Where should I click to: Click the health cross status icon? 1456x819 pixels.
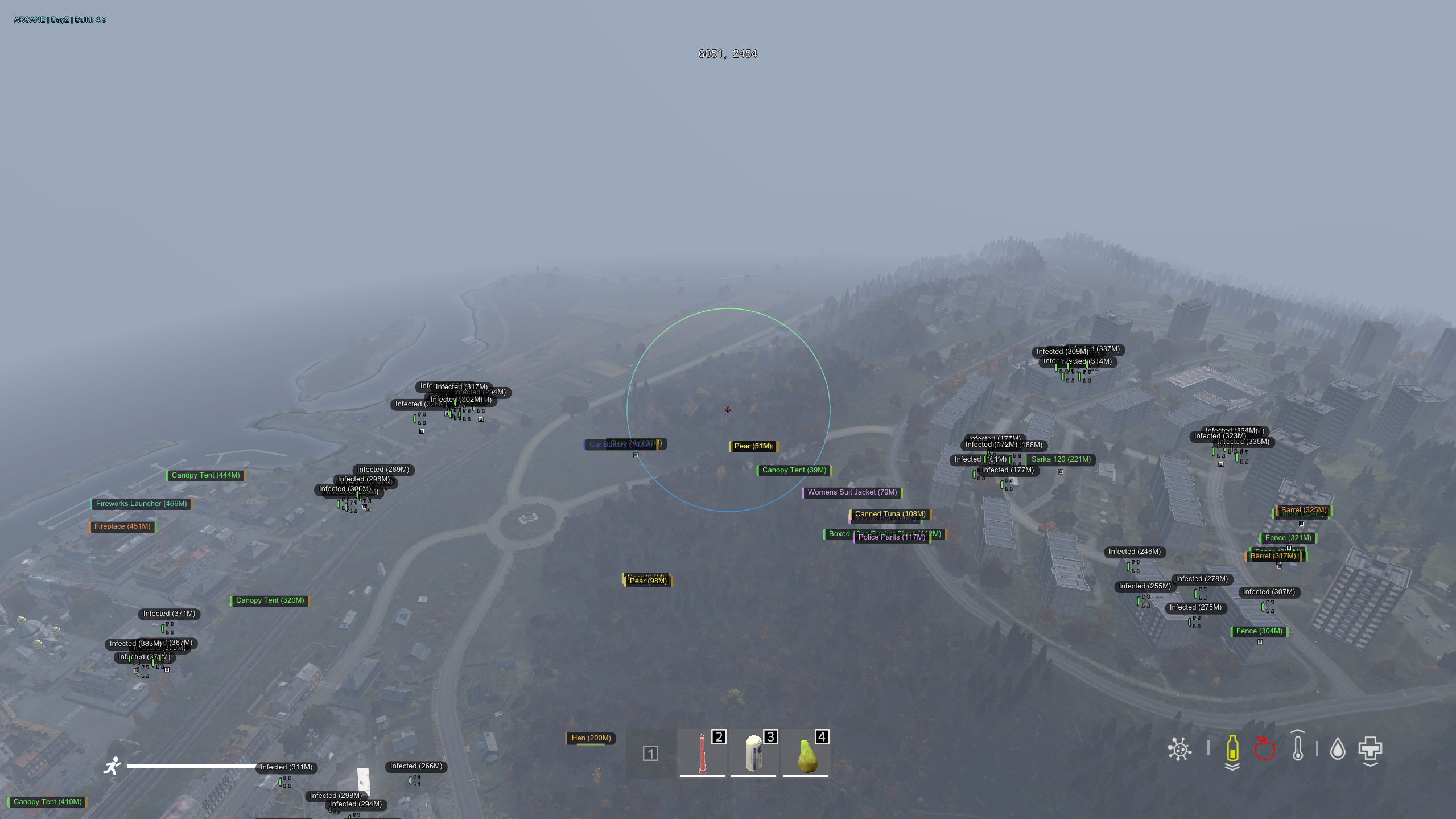coord(1370,748)
